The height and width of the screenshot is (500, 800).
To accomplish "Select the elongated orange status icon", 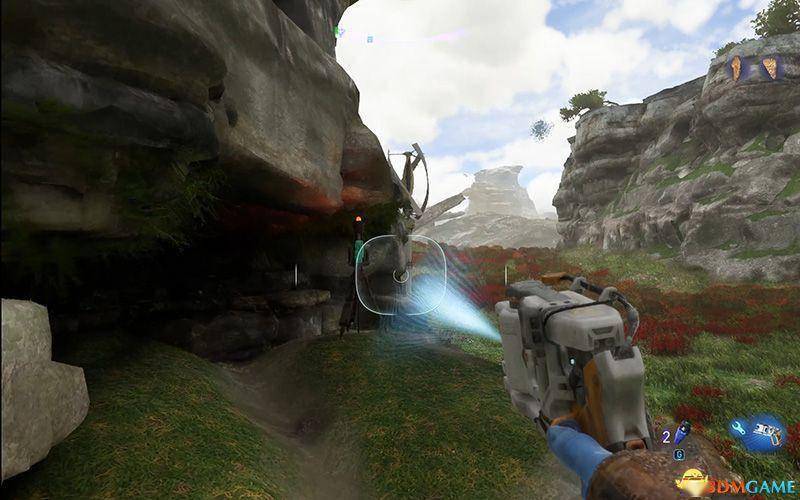I will click(x=737, y=67).
